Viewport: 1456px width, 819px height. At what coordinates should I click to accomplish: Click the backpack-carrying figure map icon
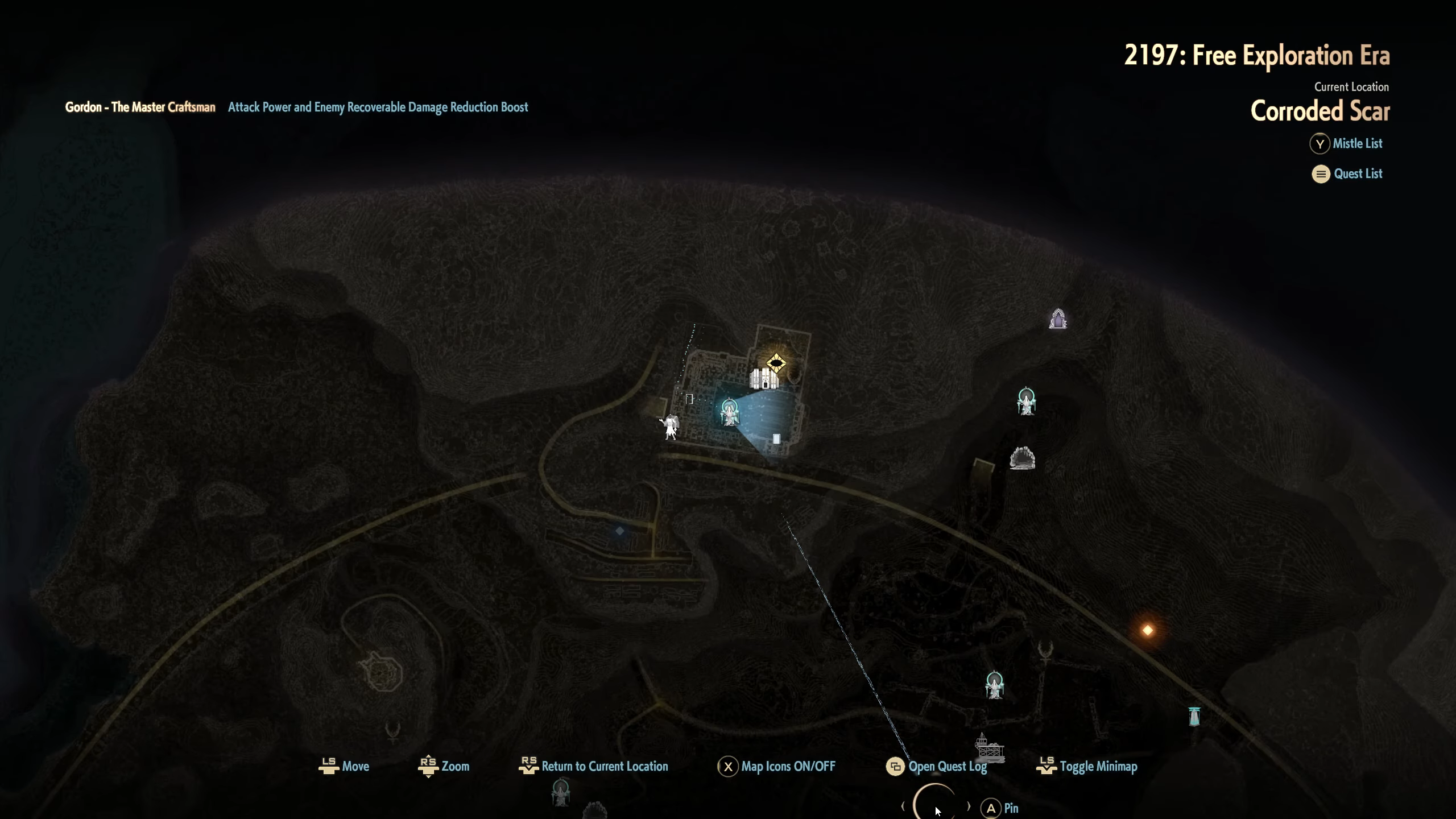pyautogui.click(x=671, y=427)
